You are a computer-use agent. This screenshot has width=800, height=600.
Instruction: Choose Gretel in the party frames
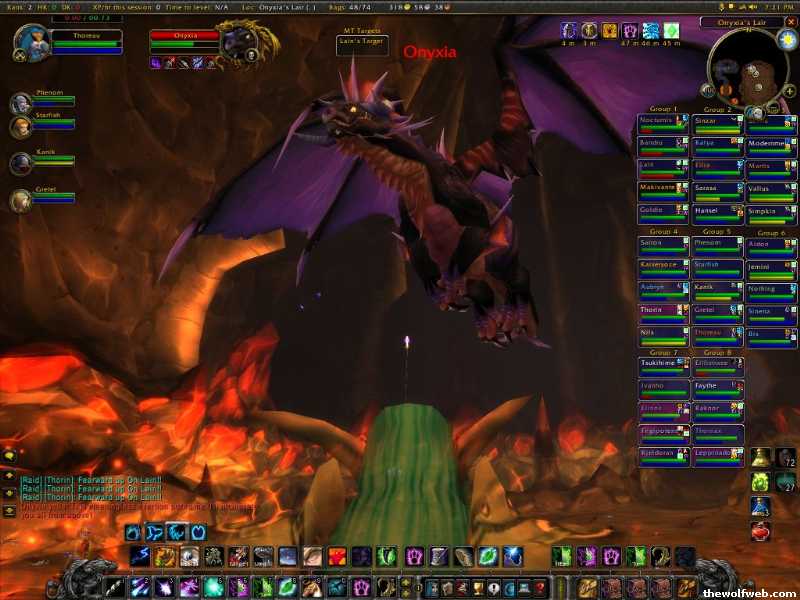click(x=21, y=201)
